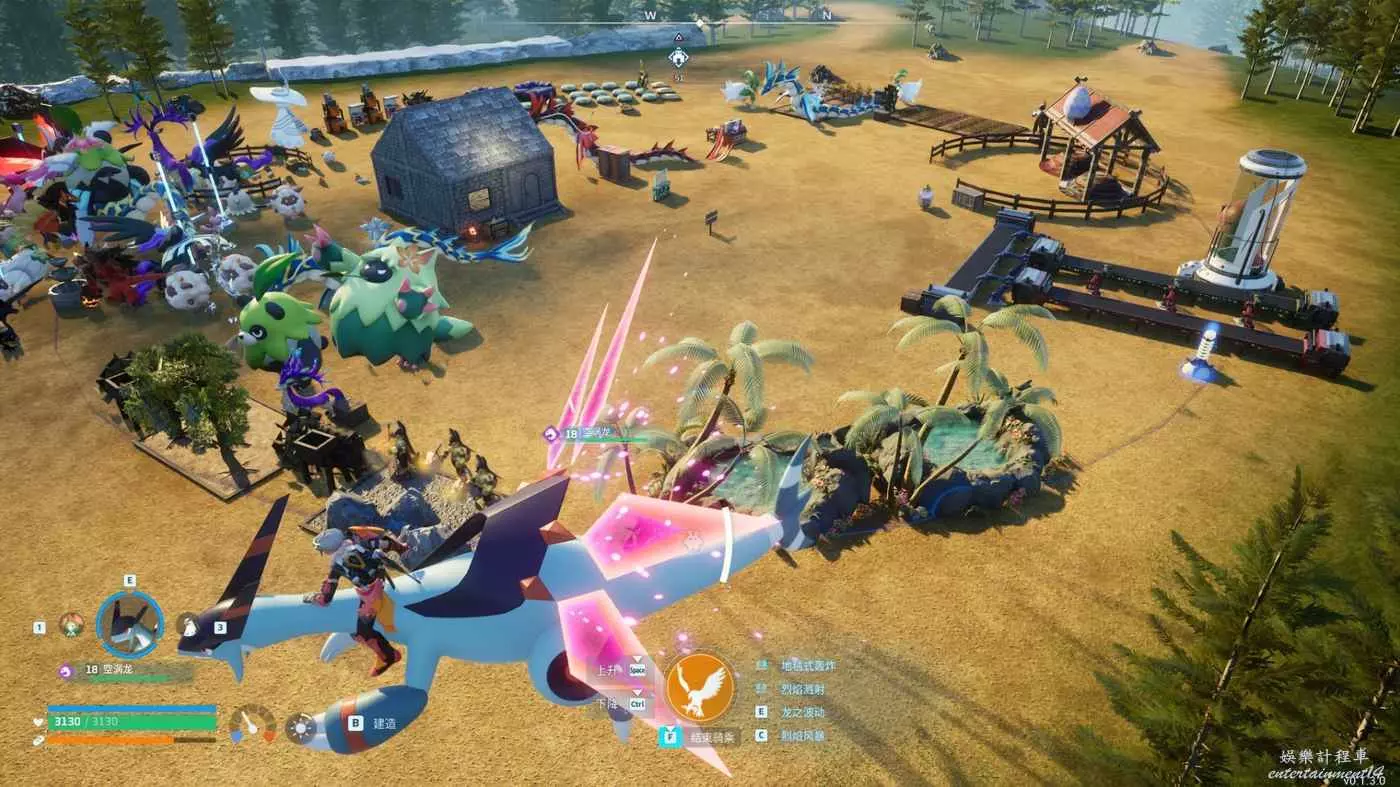Switch to the next pal right of the portrait
Viewport: 1400px width, 787px height.
pos(189,626)
